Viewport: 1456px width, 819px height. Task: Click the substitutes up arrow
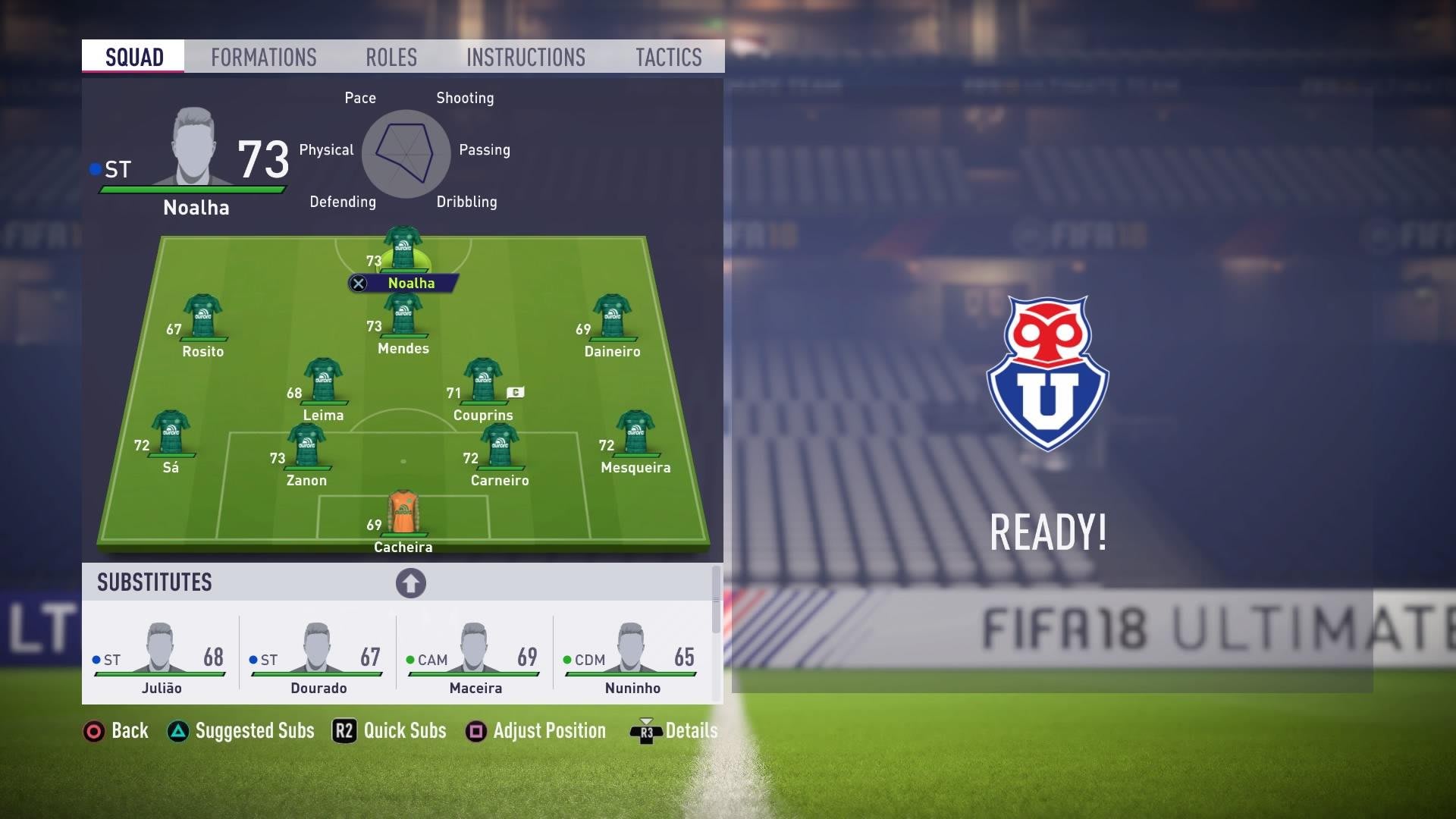410,583
